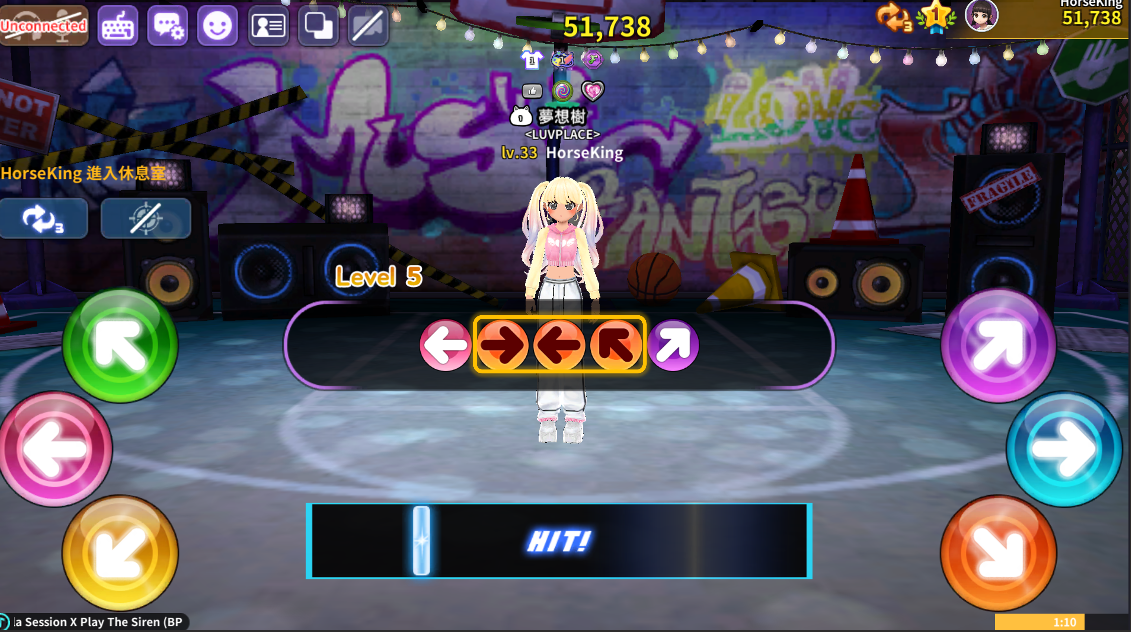Click the HorseKing player avatar portrait

coord(981,16)
